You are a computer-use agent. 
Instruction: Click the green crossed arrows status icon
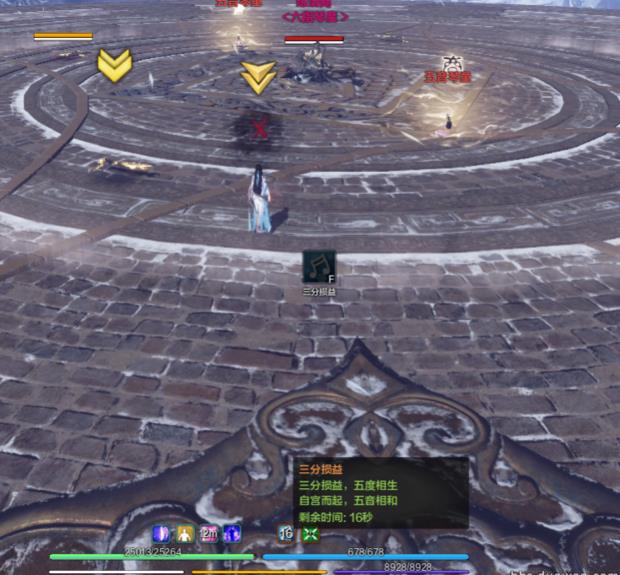(x=310, y=534)
